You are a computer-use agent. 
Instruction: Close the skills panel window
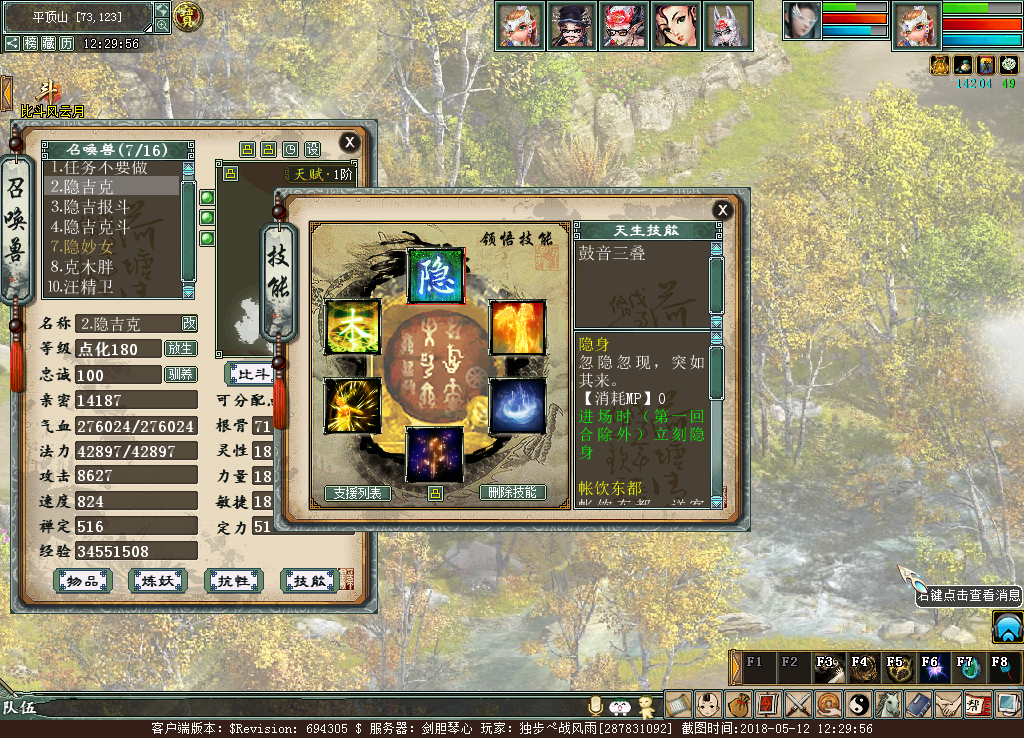(x=722, y=210)
